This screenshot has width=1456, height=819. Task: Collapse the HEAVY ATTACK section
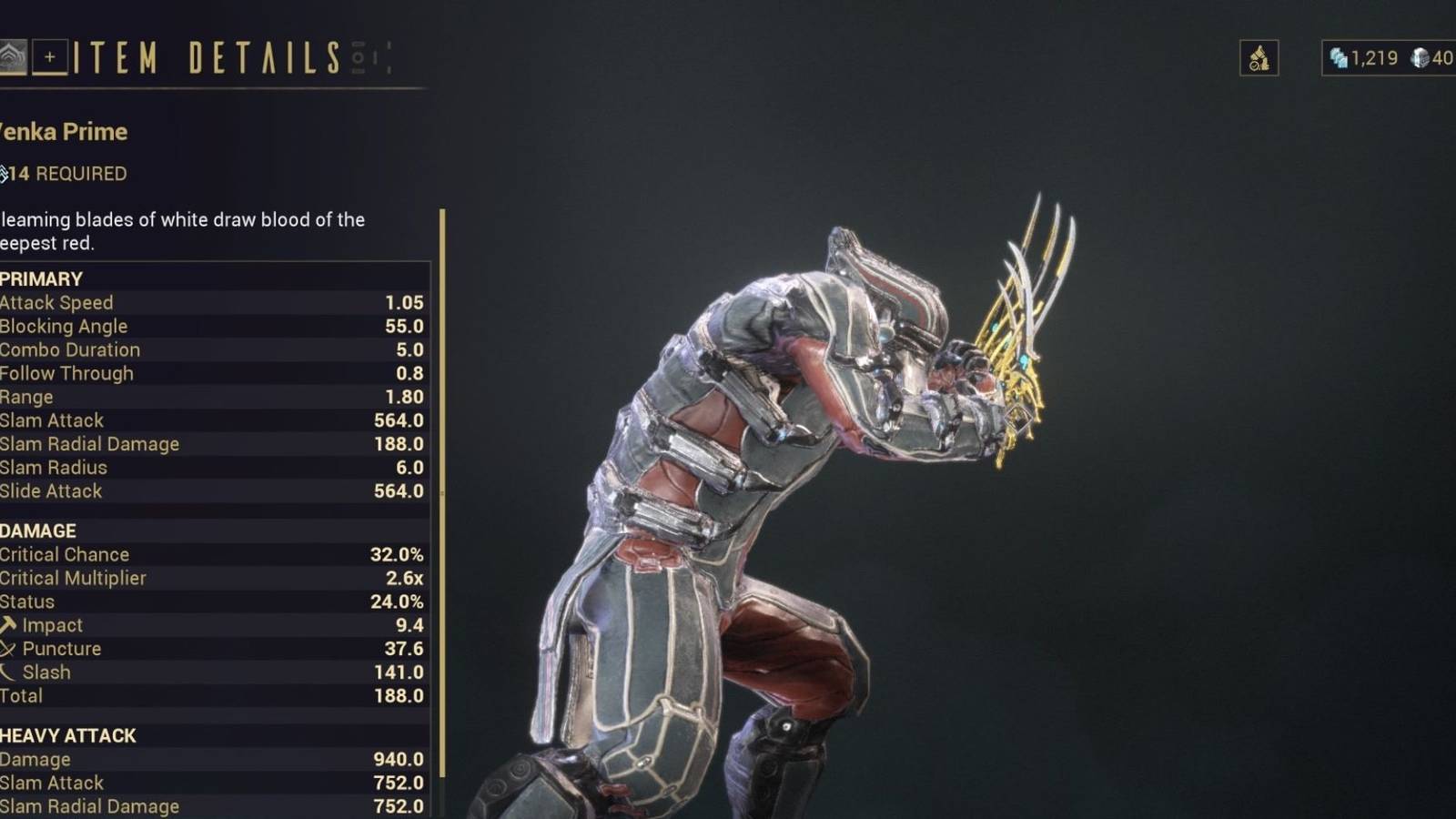pyautogui.click(x=67, y=735)
